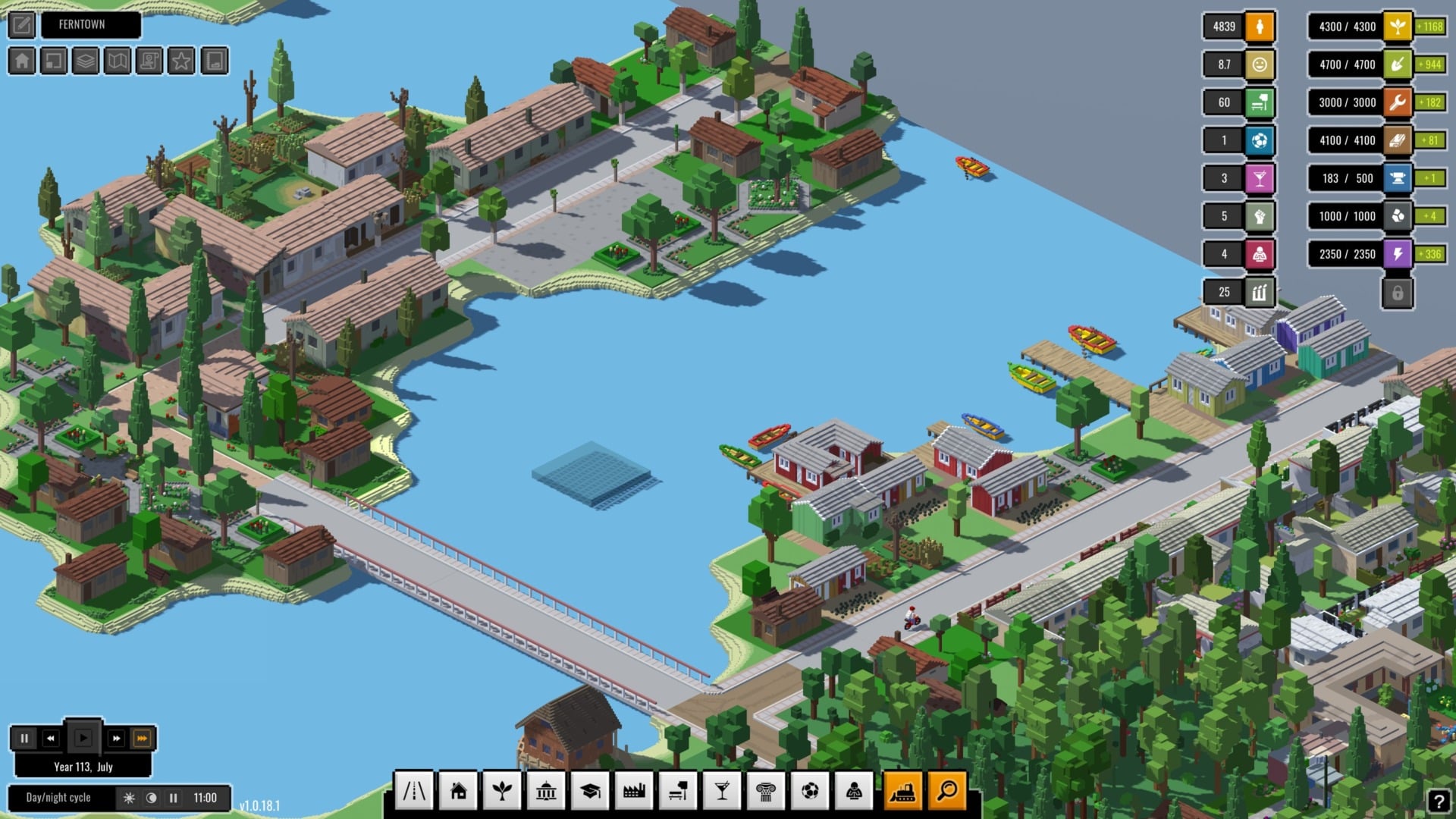The image size is (1456, 819).
Task: Open the sports category soccer ball icon
Action: (810, 791)
